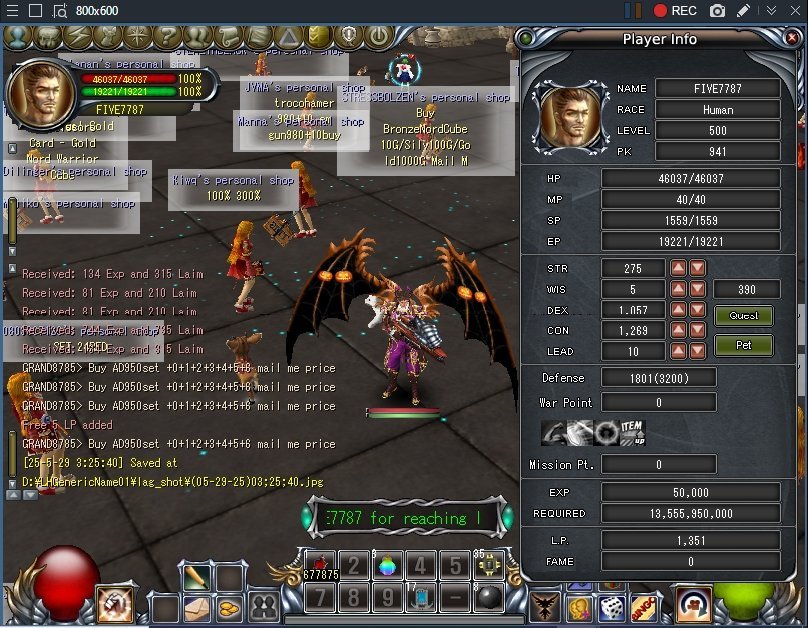Select the player portrait in top-left HUD
This screenshot has height=628, width=808.
tap(41, 94)
